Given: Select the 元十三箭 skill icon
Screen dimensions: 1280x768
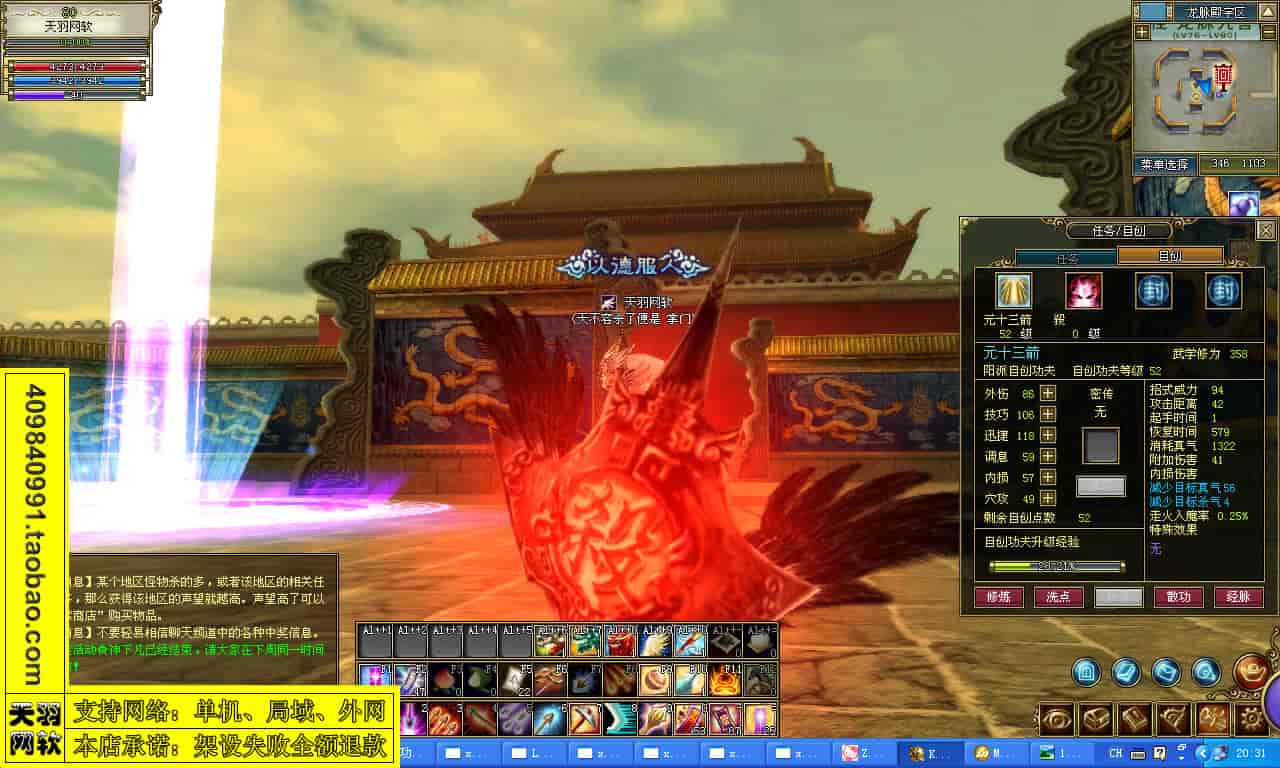Looking at the screenshot, I should [1013, 291].
